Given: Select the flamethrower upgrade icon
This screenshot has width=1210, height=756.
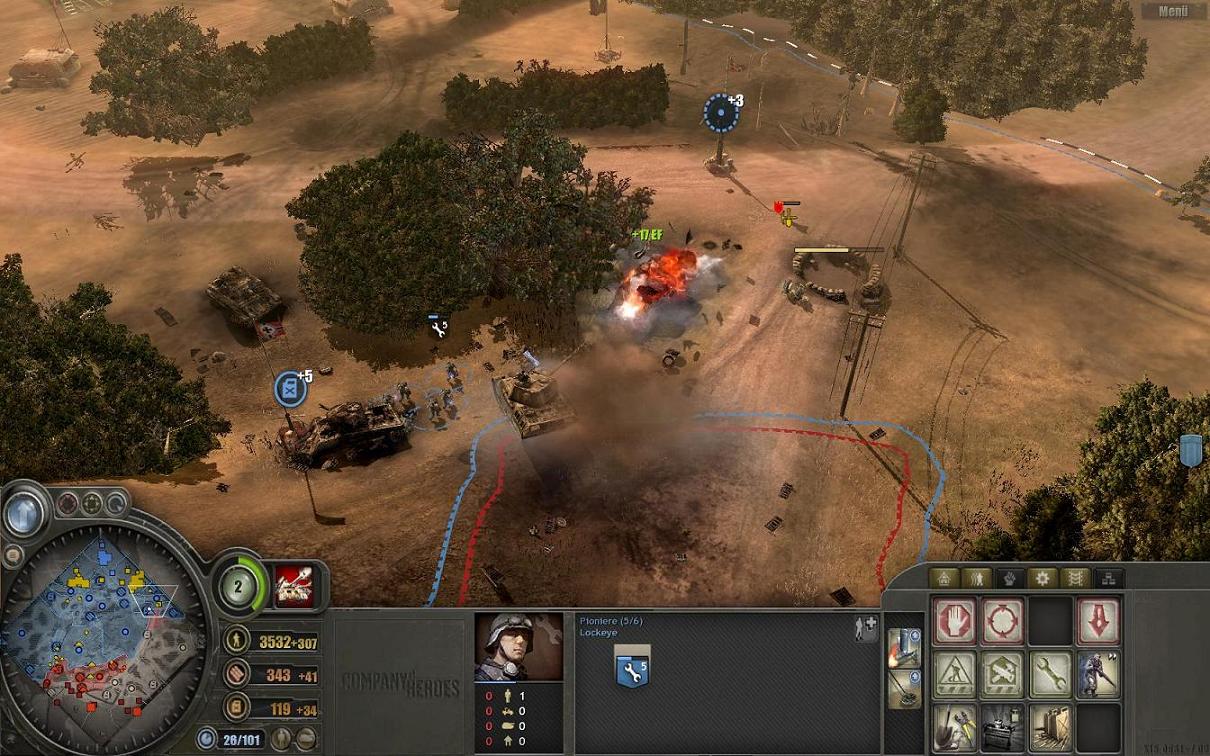Looking at the screenshot, I should pos(903,648).
